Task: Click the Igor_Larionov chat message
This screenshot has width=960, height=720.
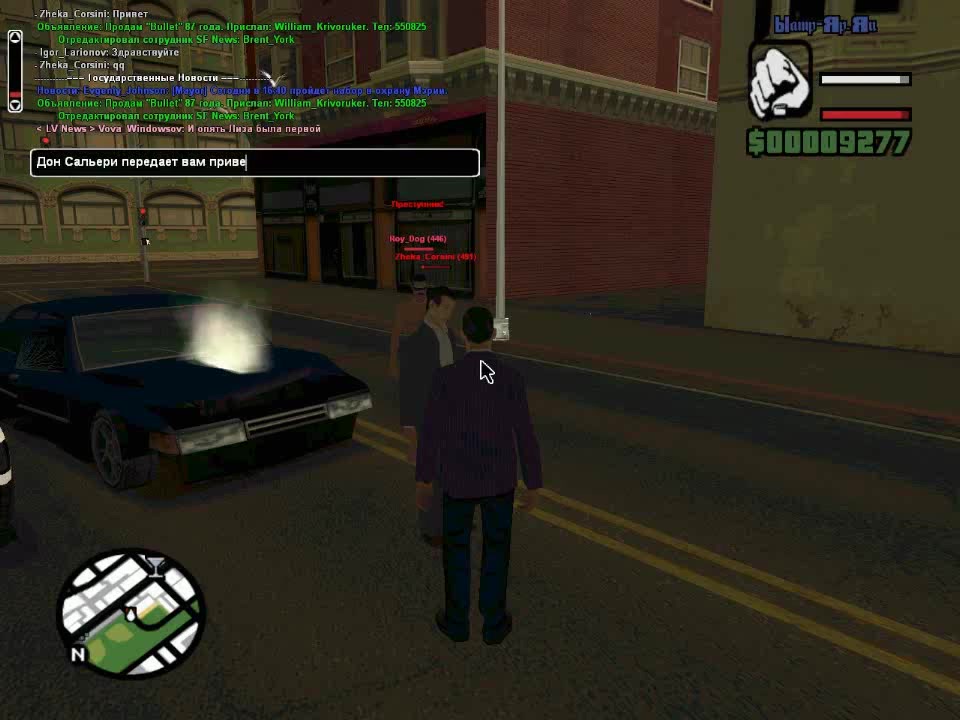Action: point(108,52)
